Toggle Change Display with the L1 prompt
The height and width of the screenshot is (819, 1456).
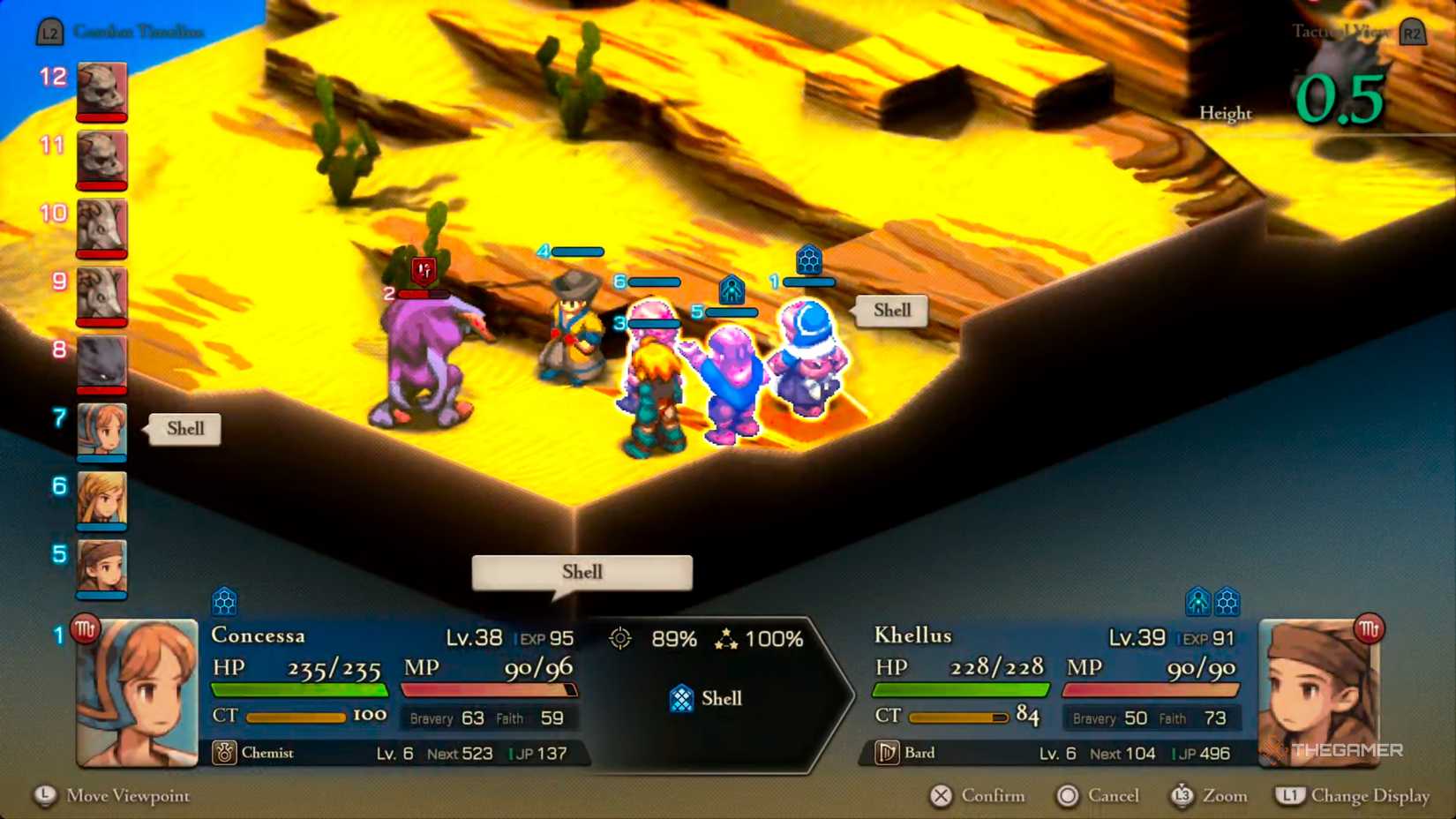1289,795
